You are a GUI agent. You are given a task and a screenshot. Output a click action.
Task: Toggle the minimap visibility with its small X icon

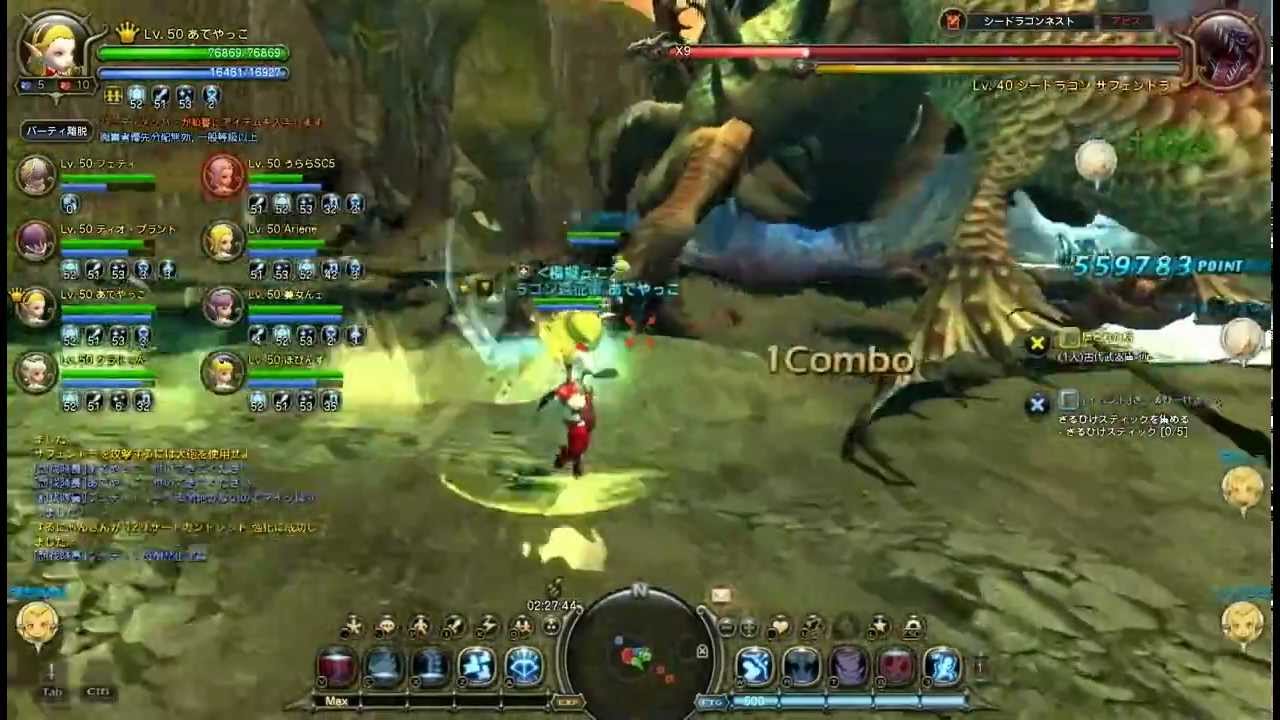pos(702,652)
